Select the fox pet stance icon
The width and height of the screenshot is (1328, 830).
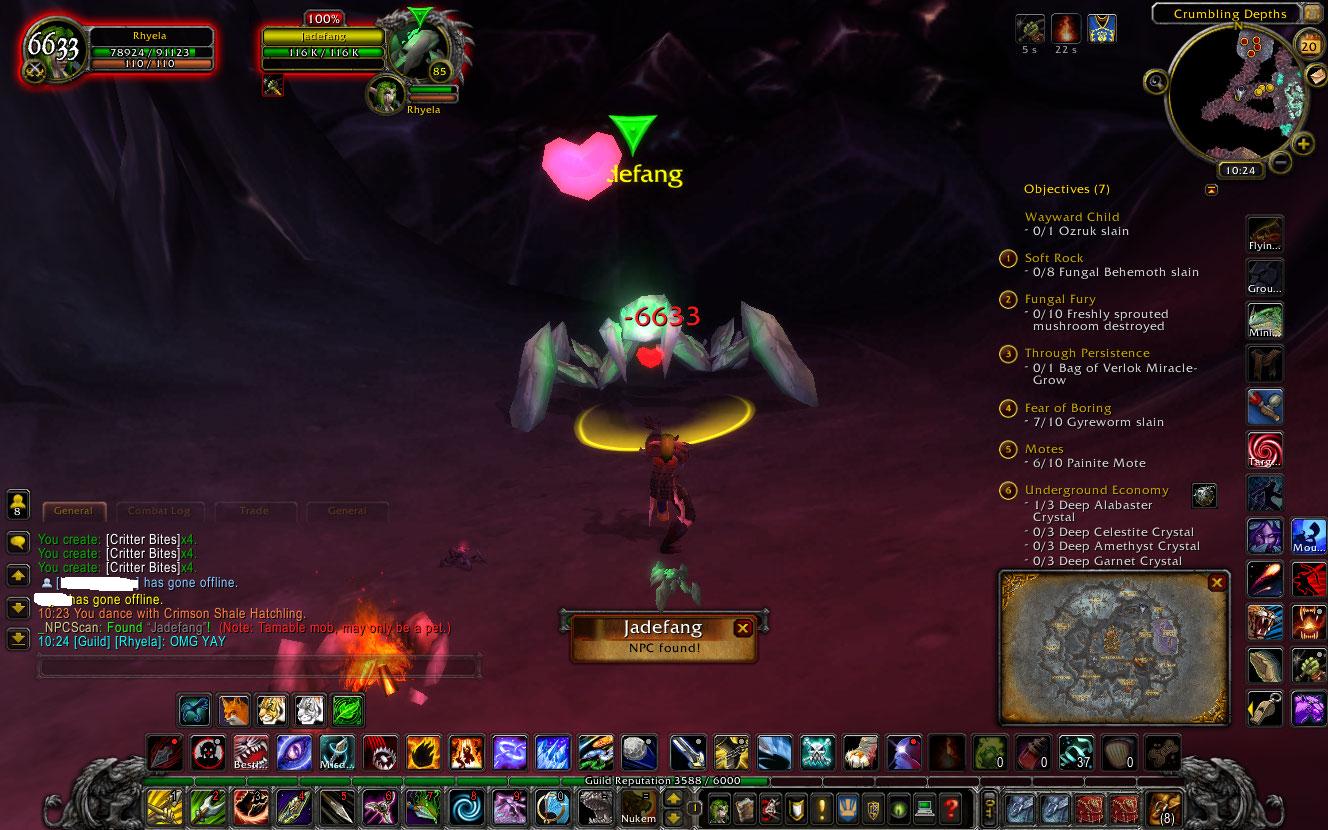234,710
